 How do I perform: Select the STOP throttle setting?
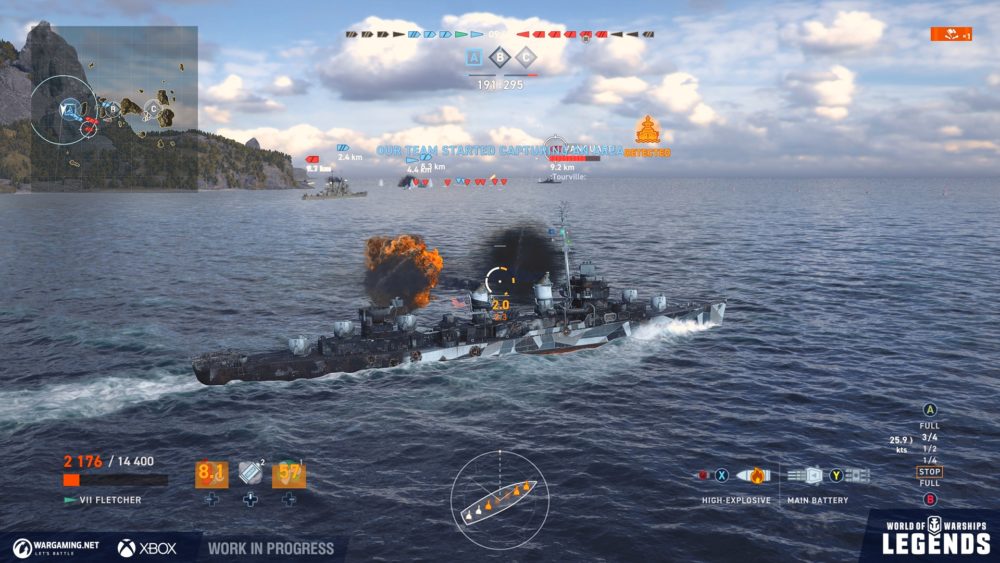929,472
